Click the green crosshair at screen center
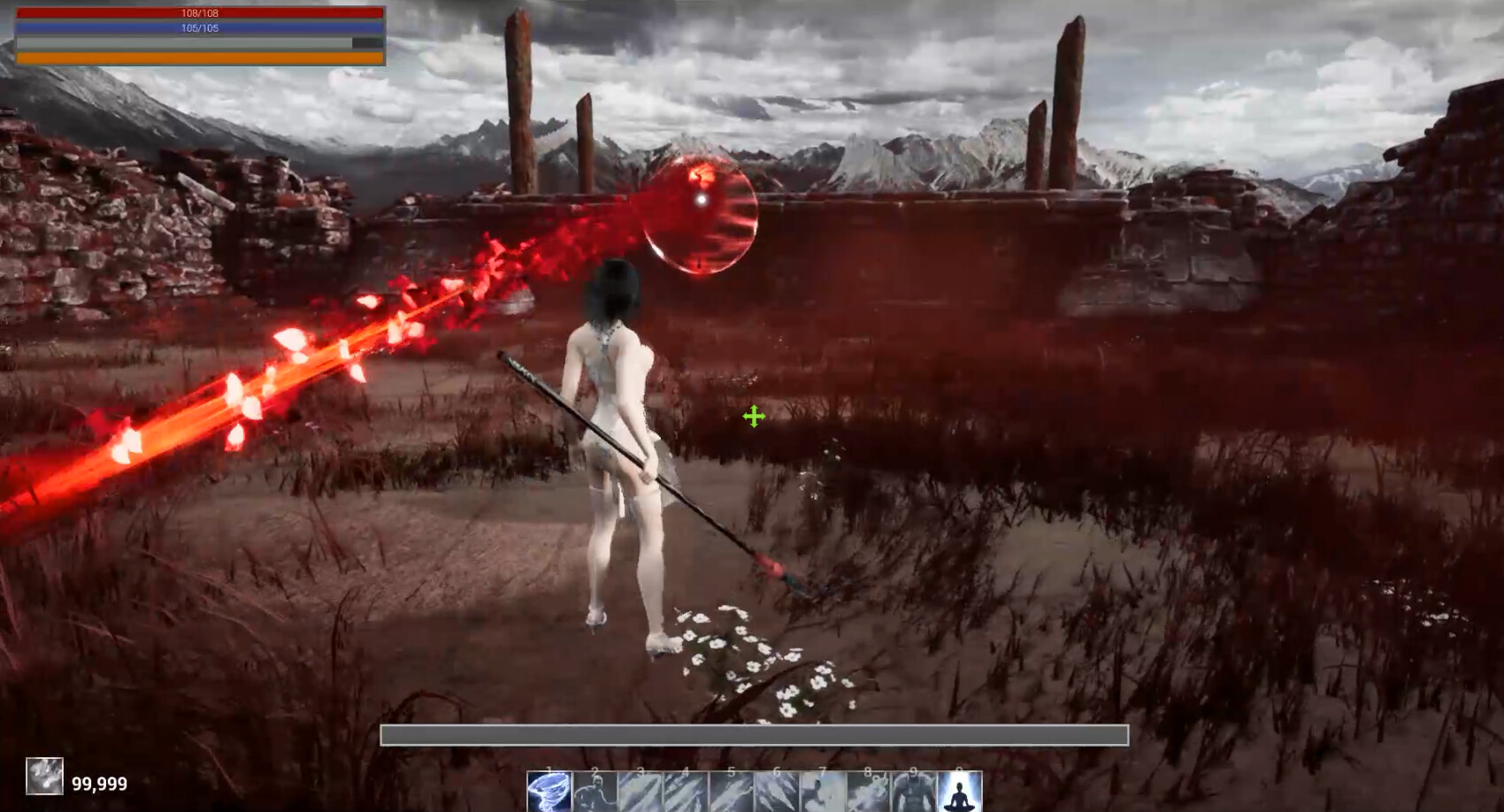Image resolution: width=1504 pixels, height=812 pixels. (x=754, y=416)
